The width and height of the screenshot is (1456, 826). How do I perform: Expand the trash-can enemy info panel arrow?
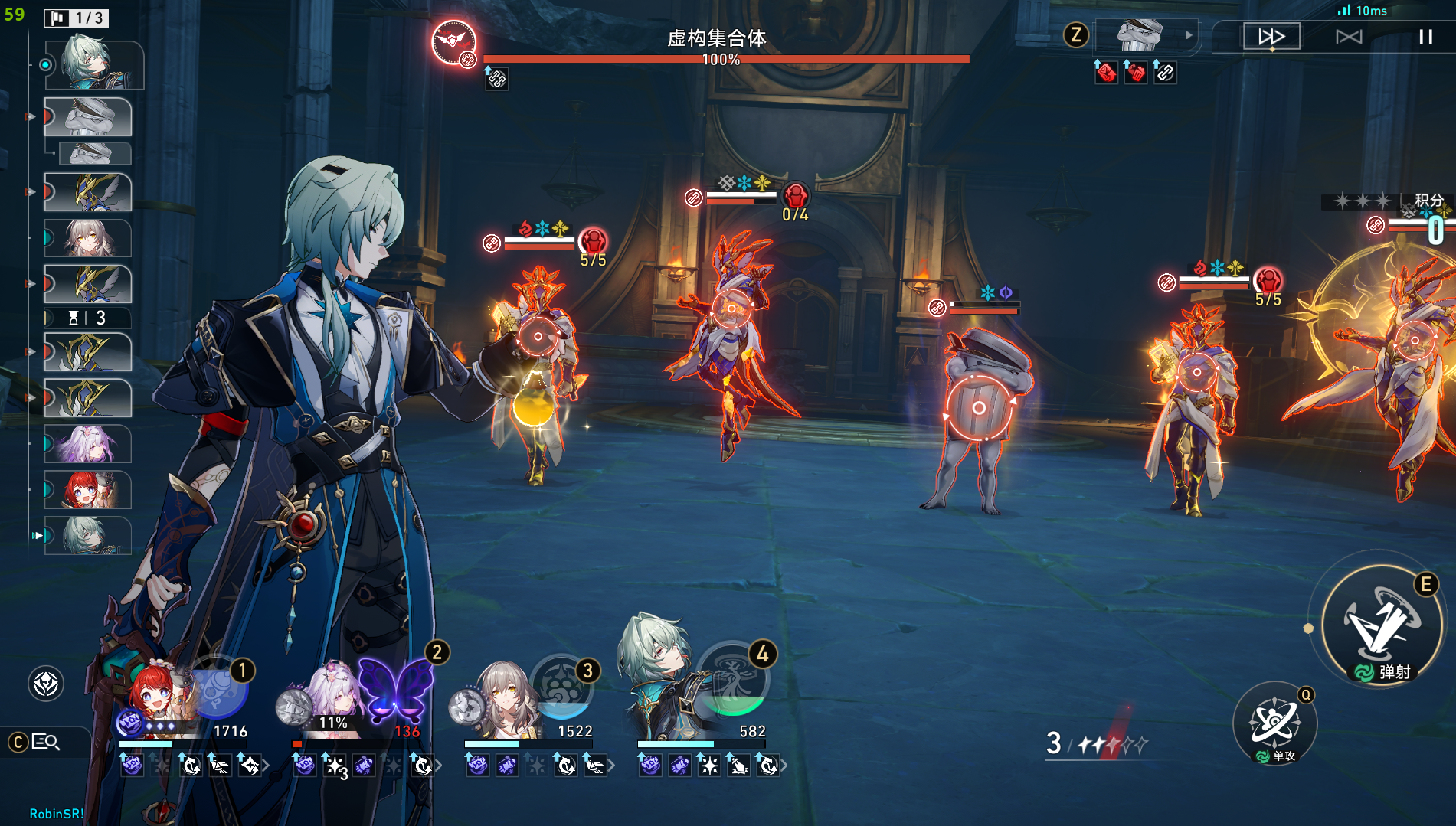point(1189,35)
